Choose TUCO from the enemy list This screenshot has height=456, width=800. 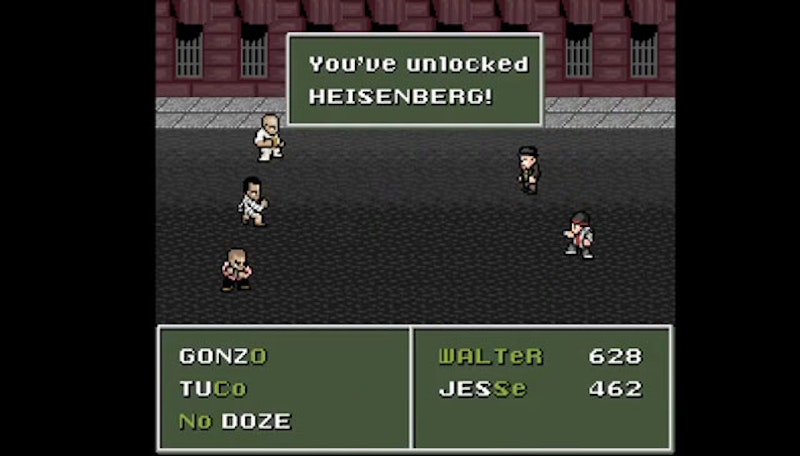click(x=212, y=389)
